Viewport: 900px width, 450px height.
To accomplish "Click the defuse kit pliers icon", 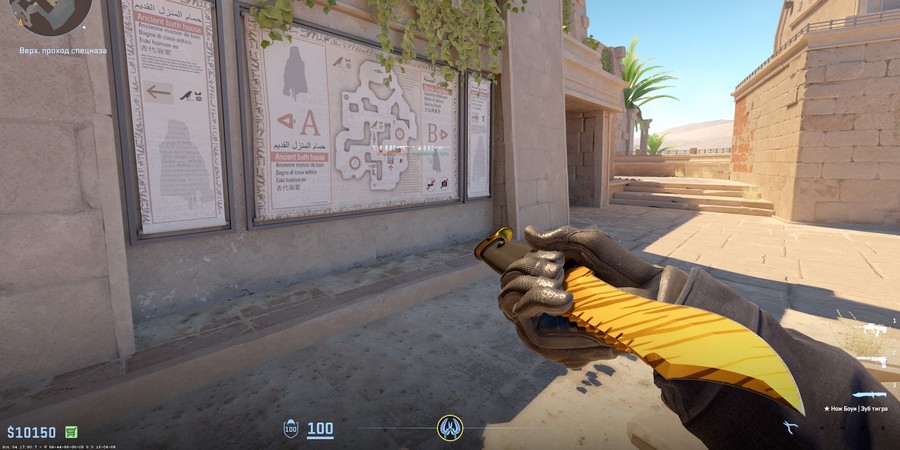I will [x=790, y=428].
